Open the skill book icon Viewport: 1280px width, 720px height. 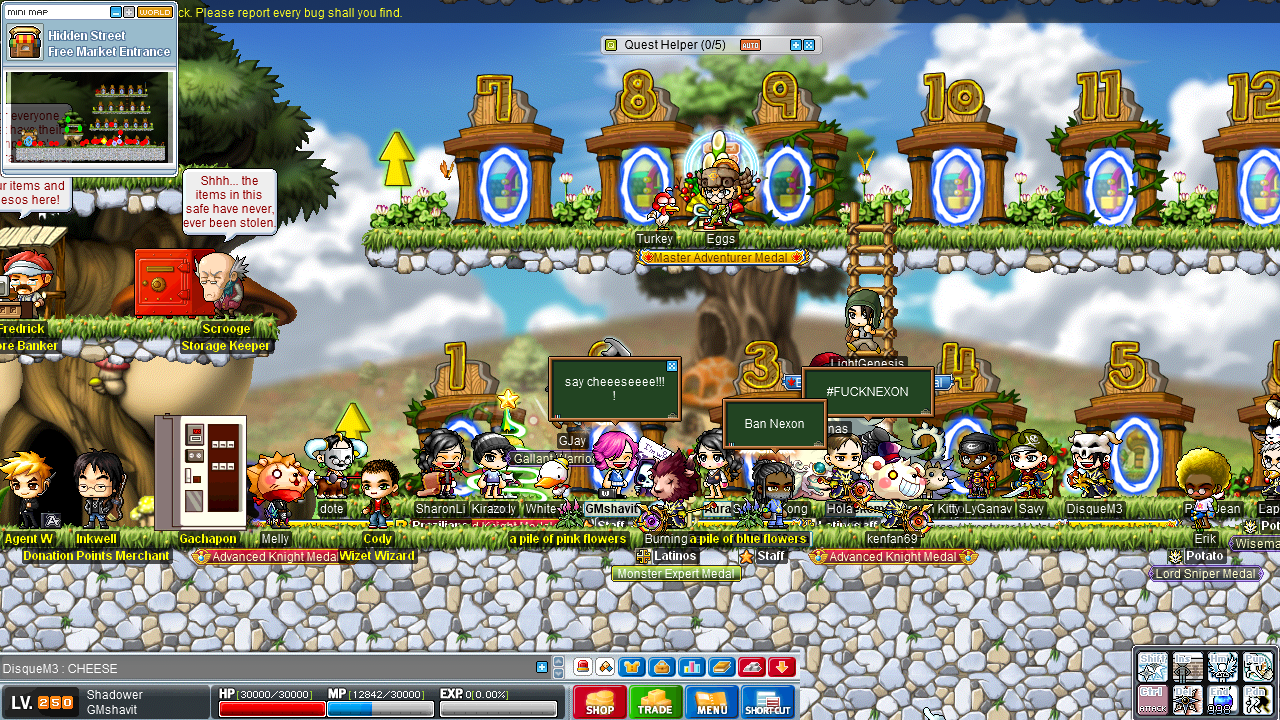coord(722,666)
